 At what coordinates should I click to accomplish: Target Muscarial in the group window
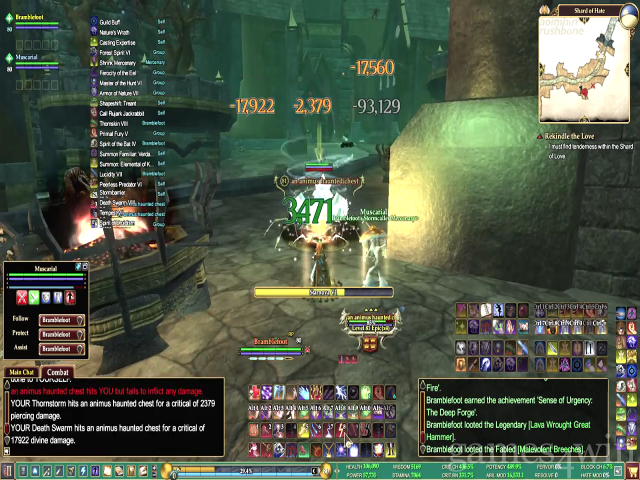(27, 58)
